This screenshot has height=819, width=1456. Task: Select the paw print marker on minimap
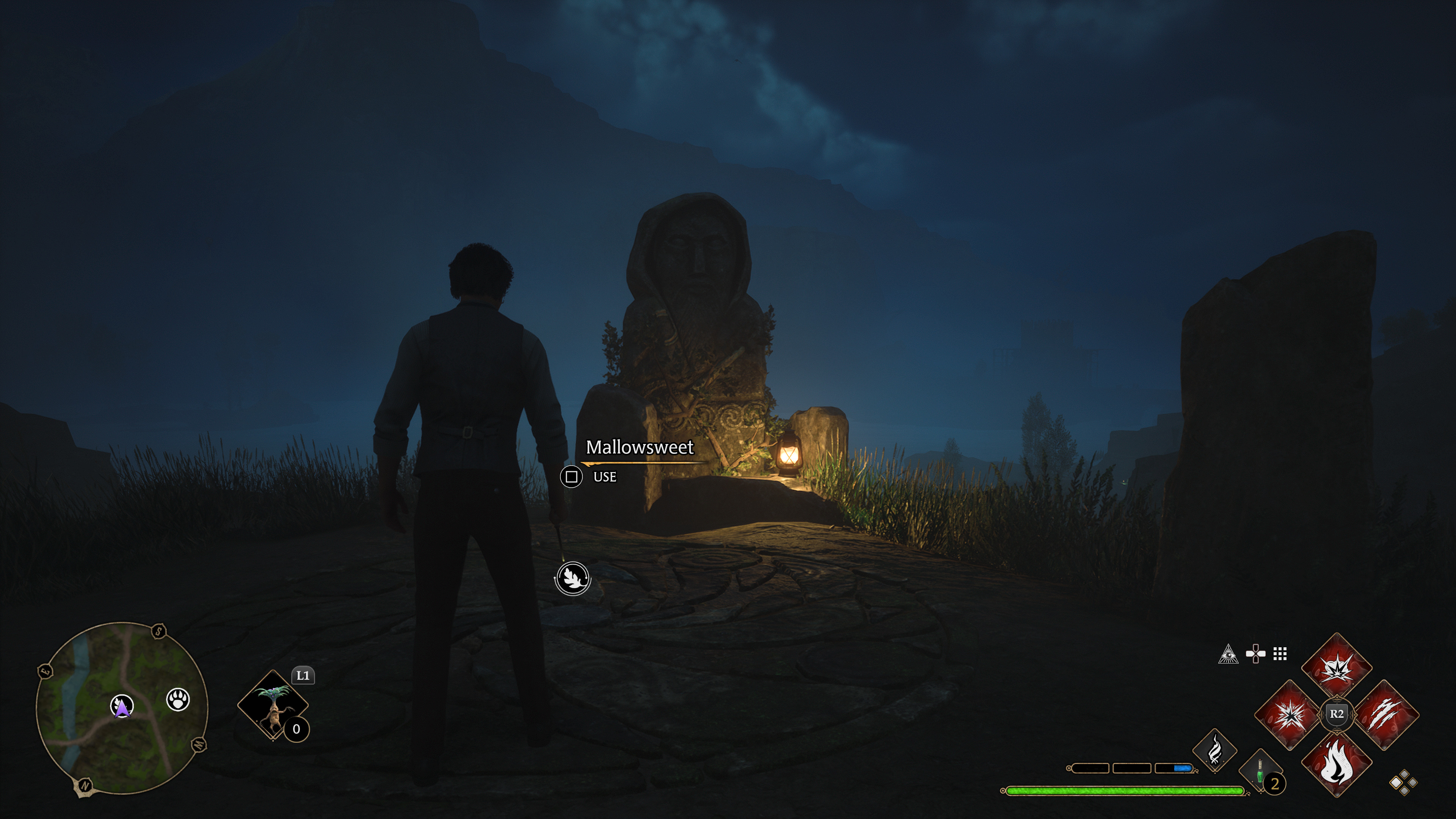tap(178, 700)
